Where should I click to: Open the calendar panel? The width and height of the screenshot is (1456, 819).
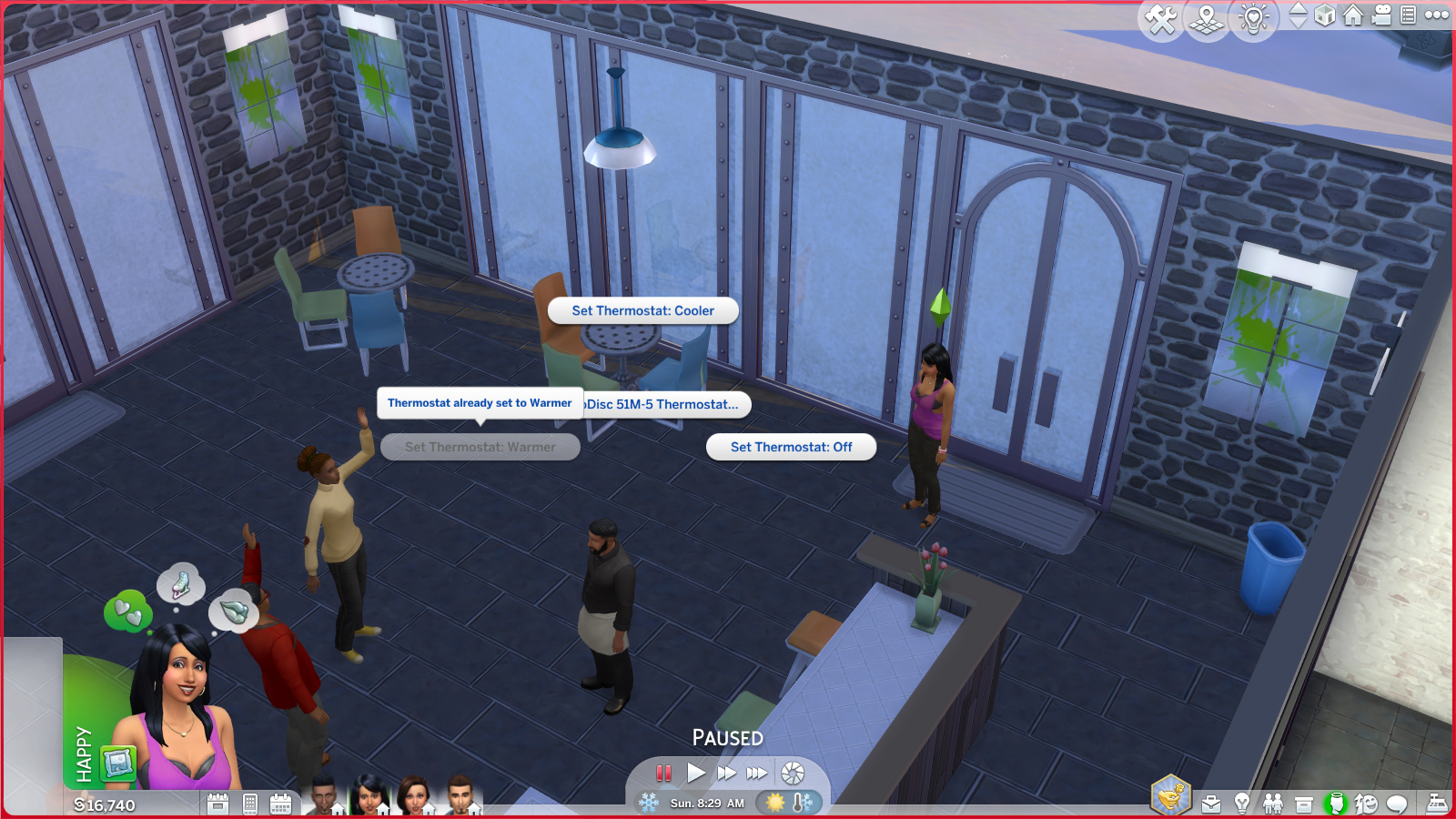point(280,803)
